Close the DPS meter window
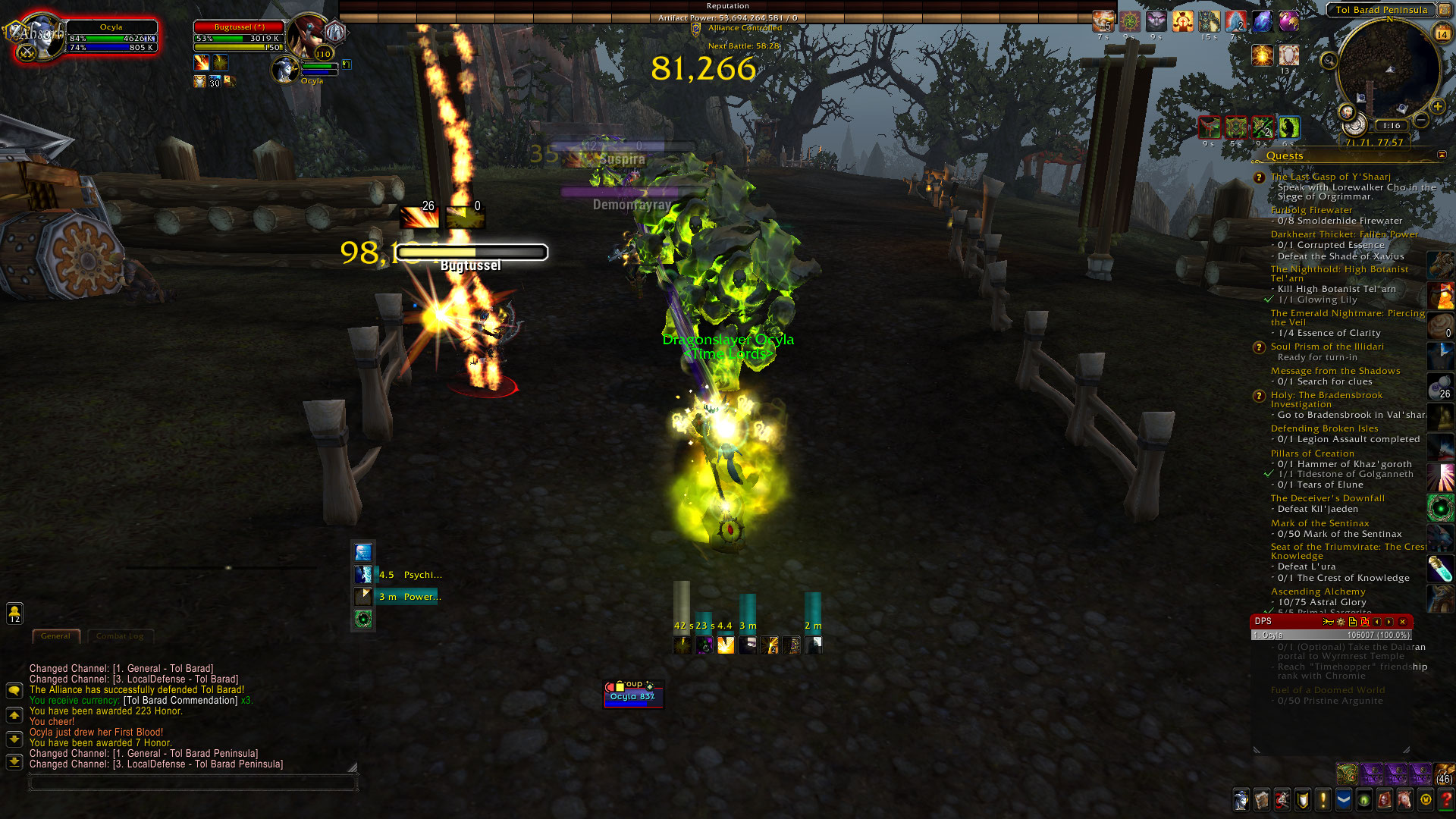 tap(1402, 622)
